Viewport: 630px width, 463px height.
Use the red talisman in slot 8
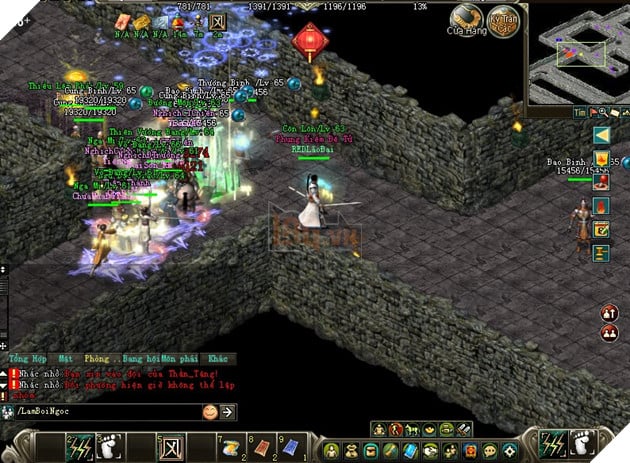coord(262,445)
